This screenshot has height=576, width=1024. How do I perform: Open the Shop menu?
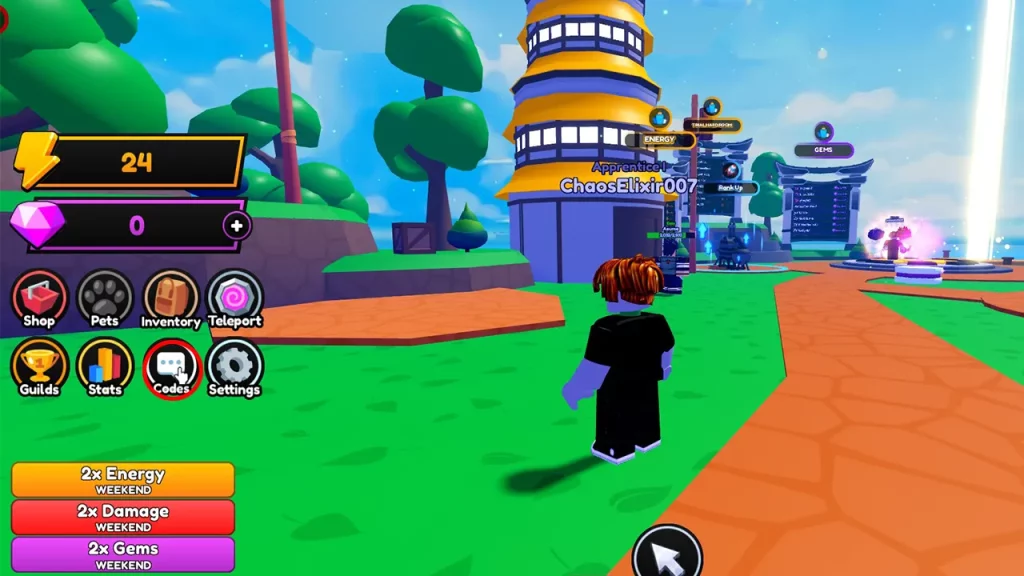(39, 298)
